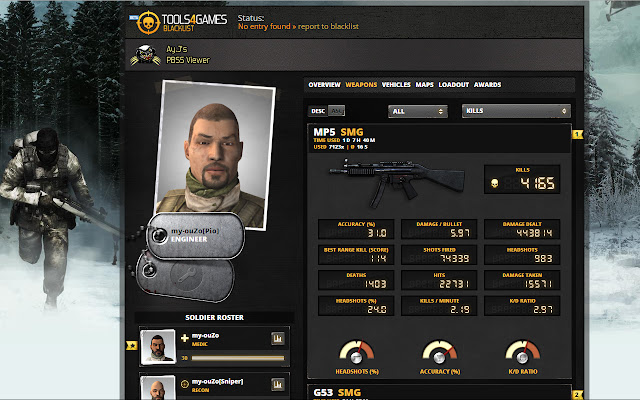Switch sort order to ASC
Screen dimensions: 640x400
tap(337, 111)
